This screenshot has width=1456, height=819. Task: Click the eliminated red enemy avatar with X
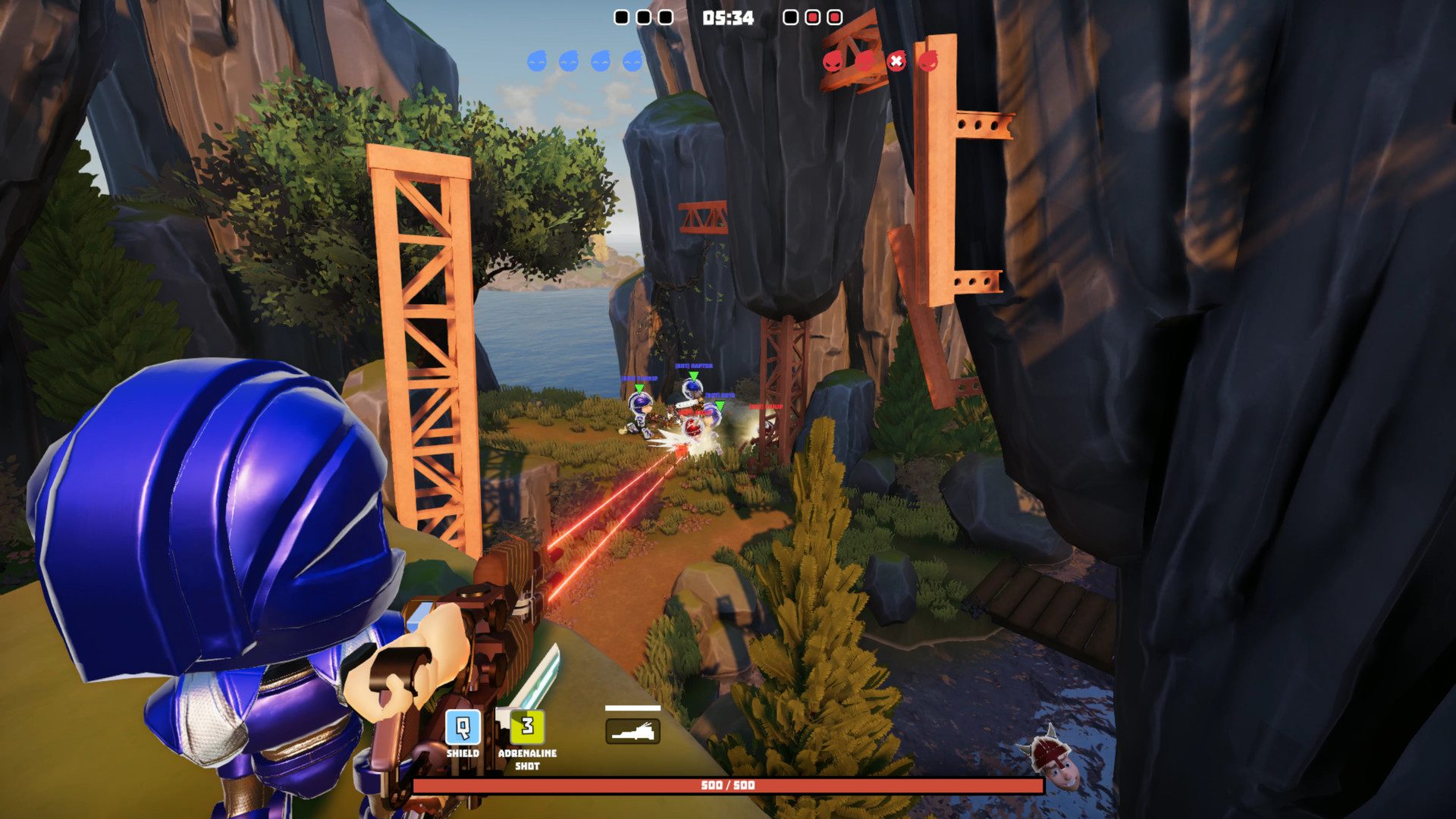(x=896, y=62)
